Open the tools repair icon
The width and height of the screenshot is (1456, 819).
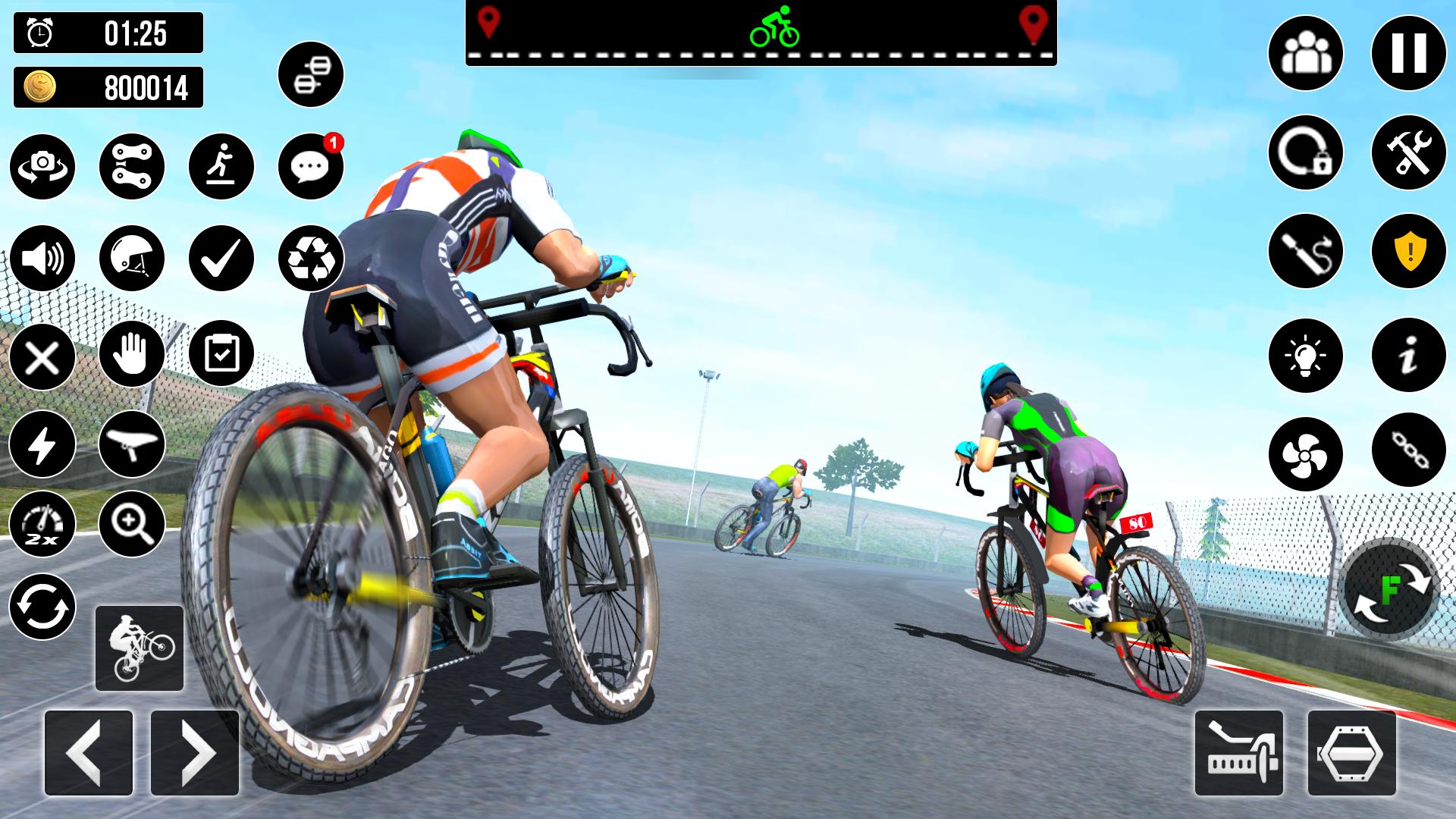pos(1408,152)
